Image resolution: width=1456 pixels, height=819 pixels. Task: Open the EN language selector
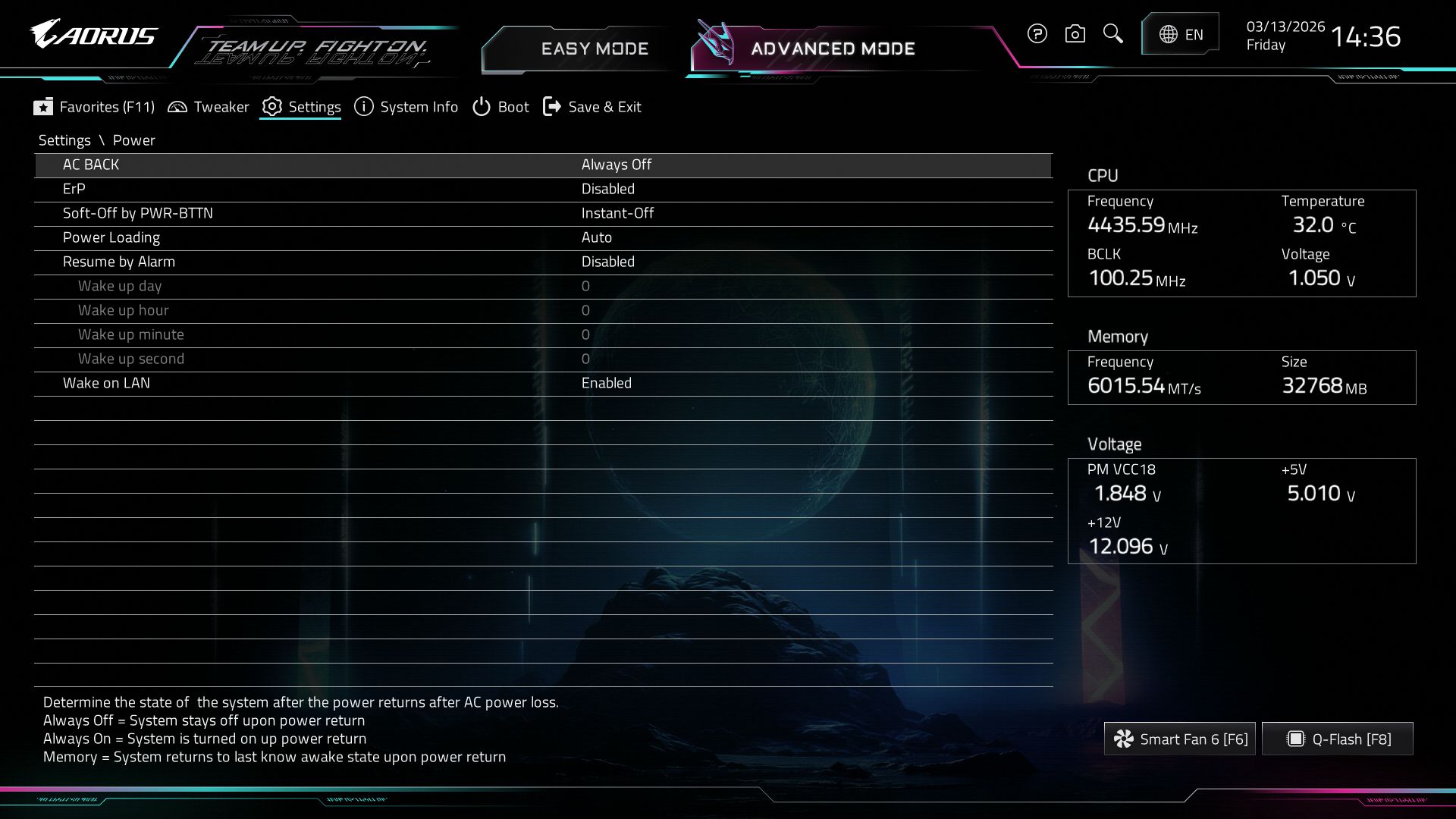[1181, 34]
